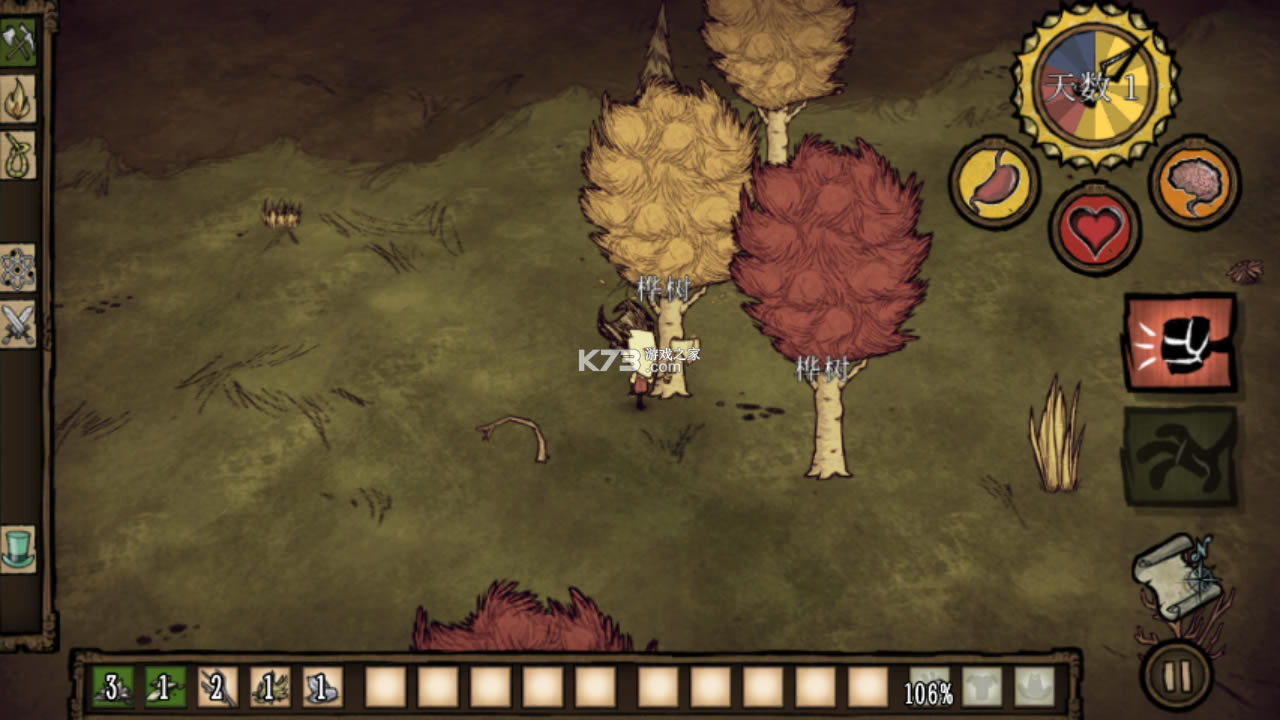The width and height of the screenshot is (1280, 720).
Task: Open the map scroll
Action: [x=1178, y=575]
